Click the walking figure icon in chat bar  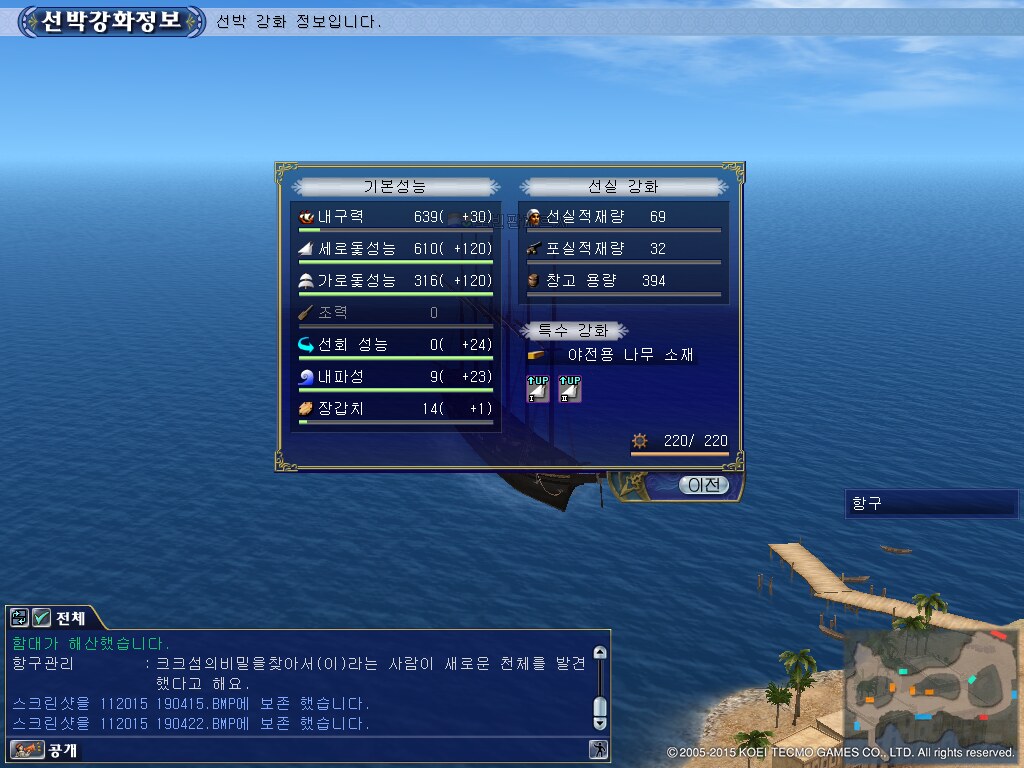pos(598,749)
